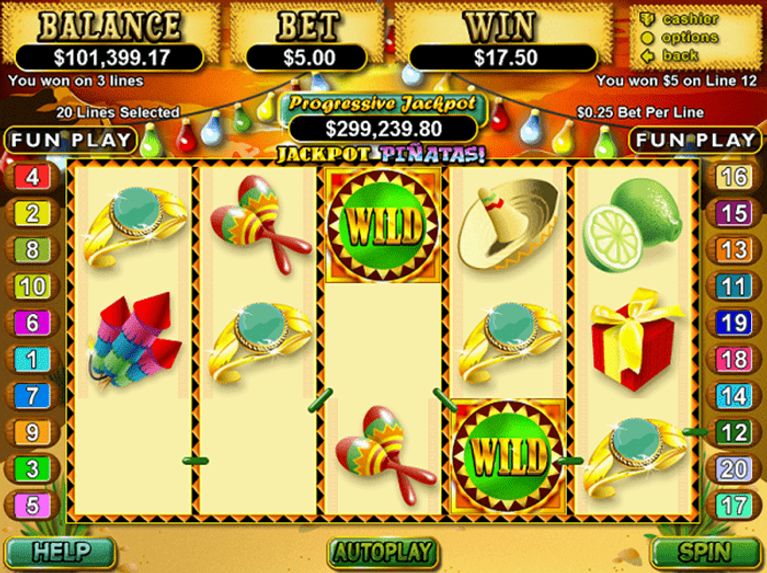Open the options link
767x573 pixels.
pyautogui.click(x=690, y=37)
